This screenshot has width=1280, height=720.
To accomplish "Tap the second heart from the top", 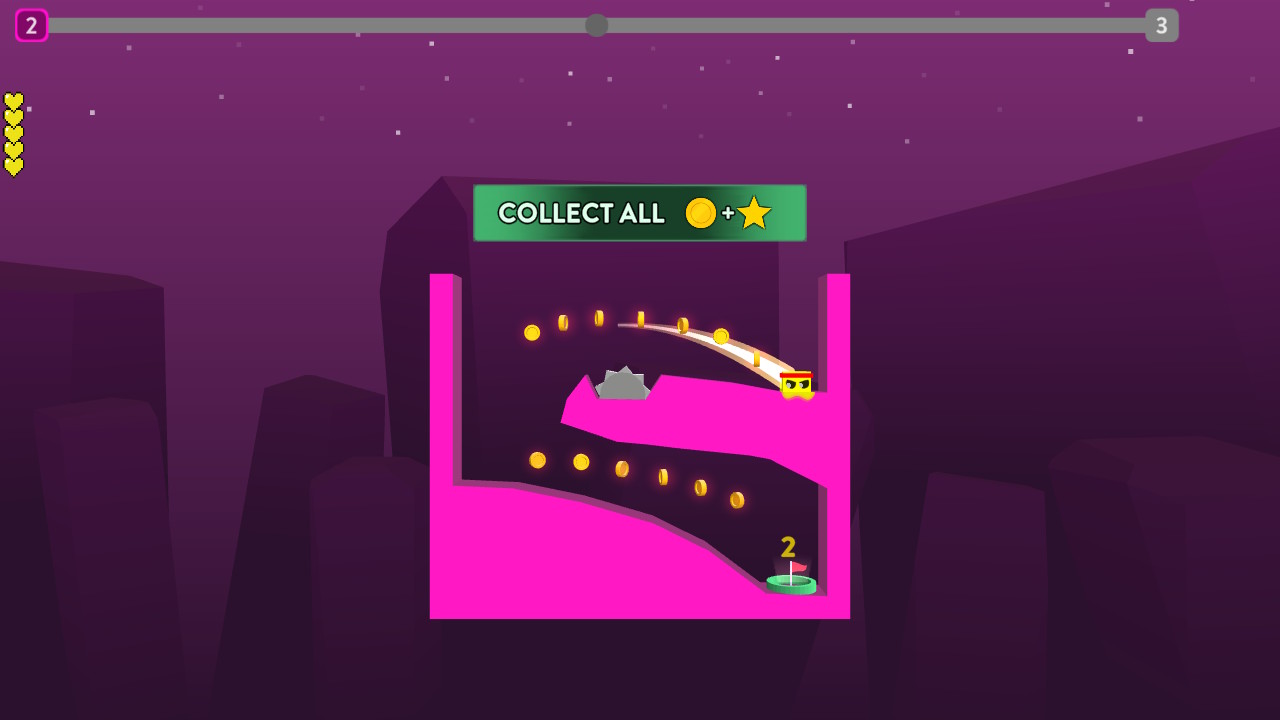I will coord(13,117).
